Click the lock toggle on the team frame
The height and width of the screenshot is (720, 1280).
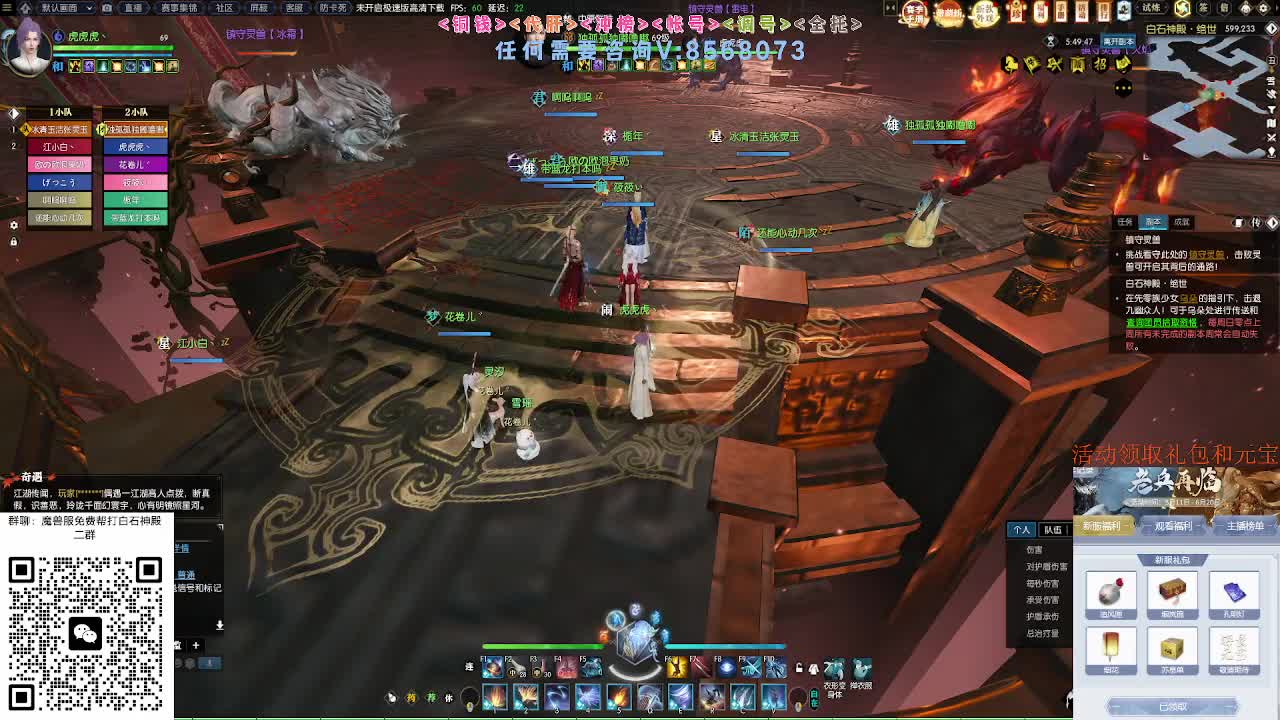pos(13,240)
